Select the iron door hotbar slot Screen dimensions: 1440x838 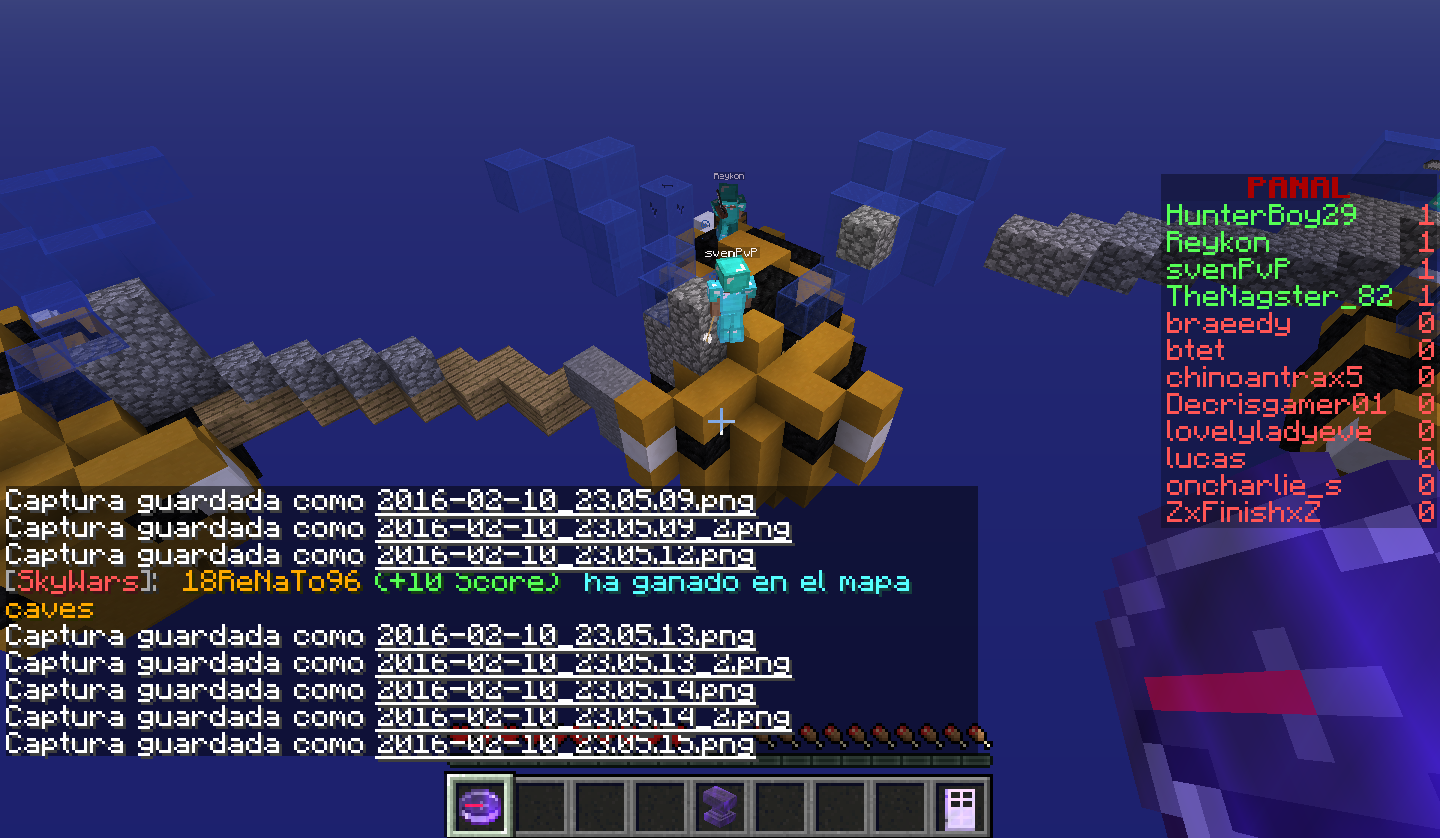click(960, 805)
